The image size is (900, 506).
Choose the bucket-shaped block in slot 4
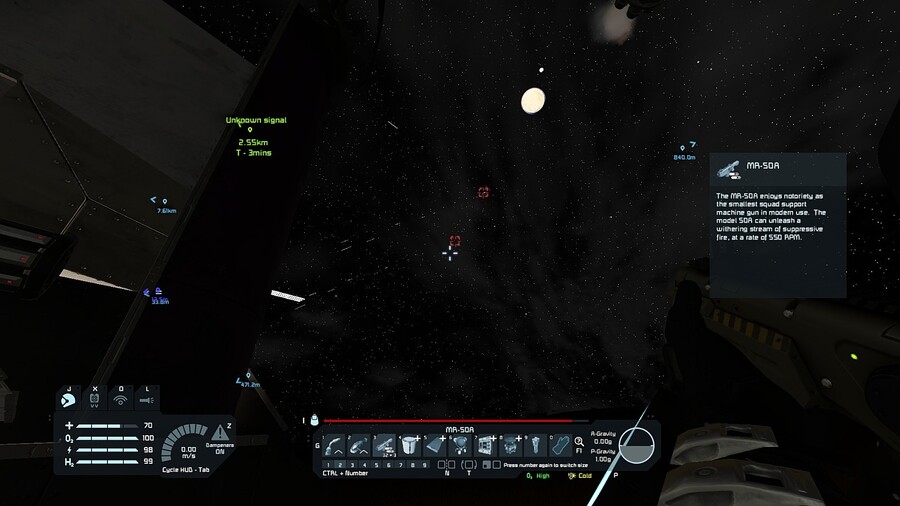410,446
